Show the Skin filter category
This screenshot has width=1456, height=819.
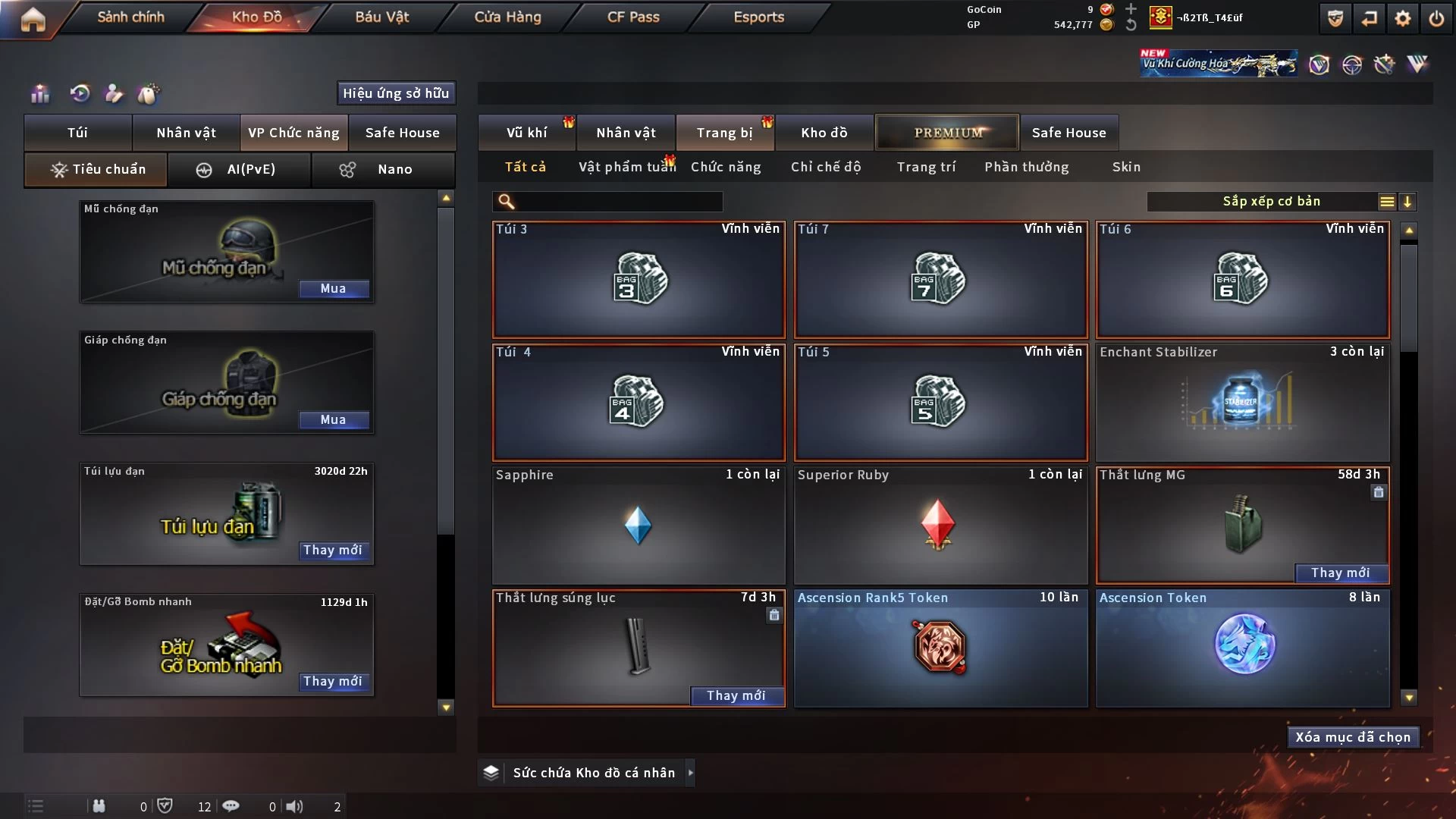[1126, 167]
